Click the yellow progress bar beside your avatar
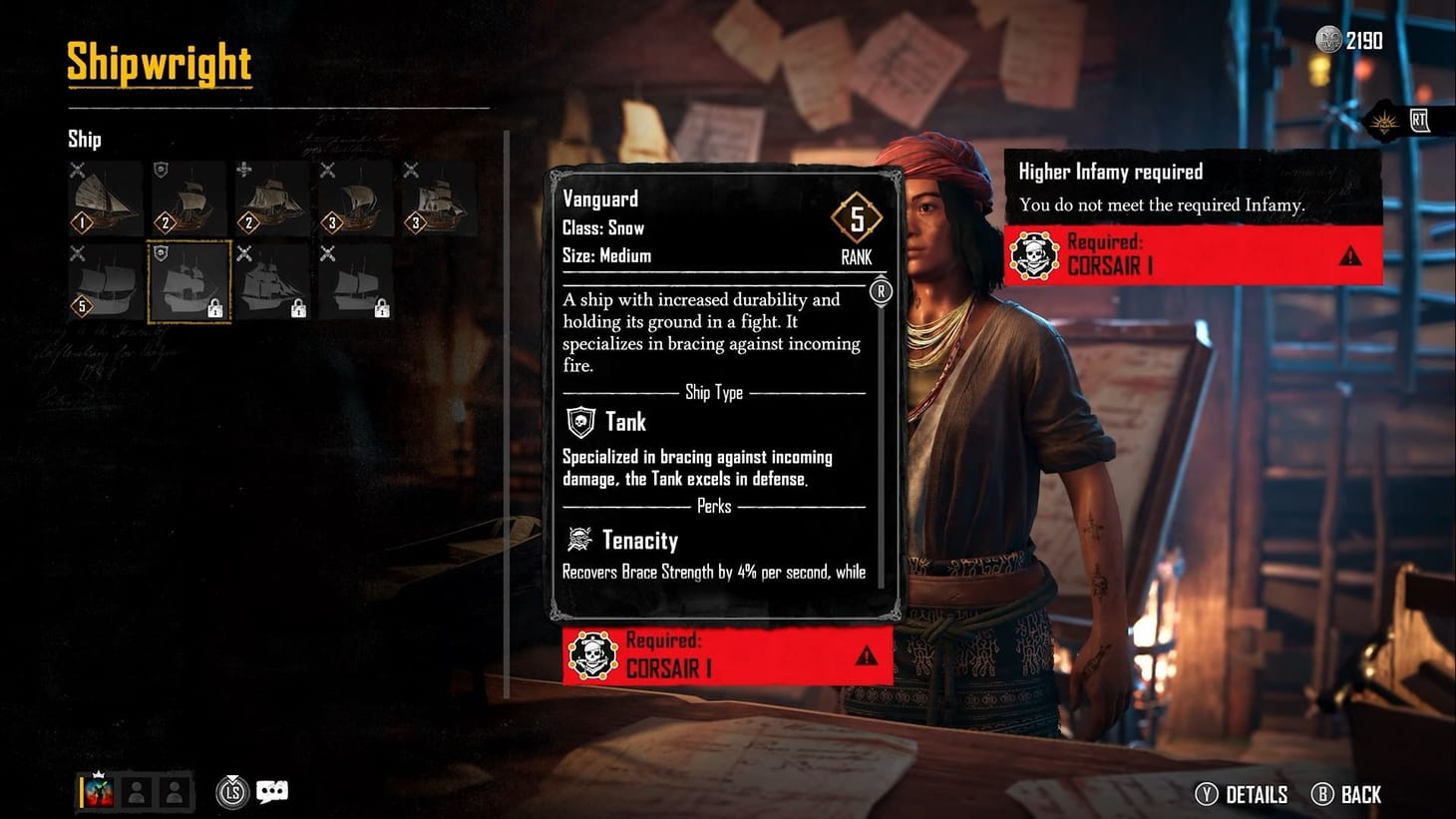This screenshot has height=819, width=1456. [81, 791]
